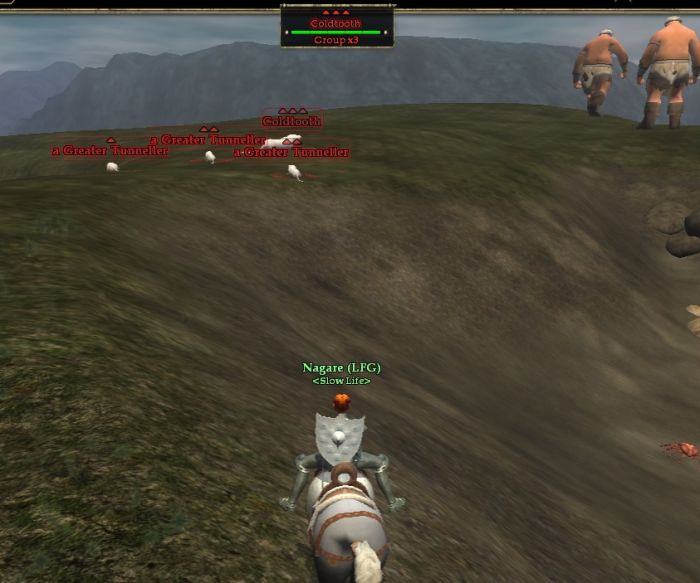
Task: Select the Nagare (LFG) player nameplate
Action: [x=341, y=368]
